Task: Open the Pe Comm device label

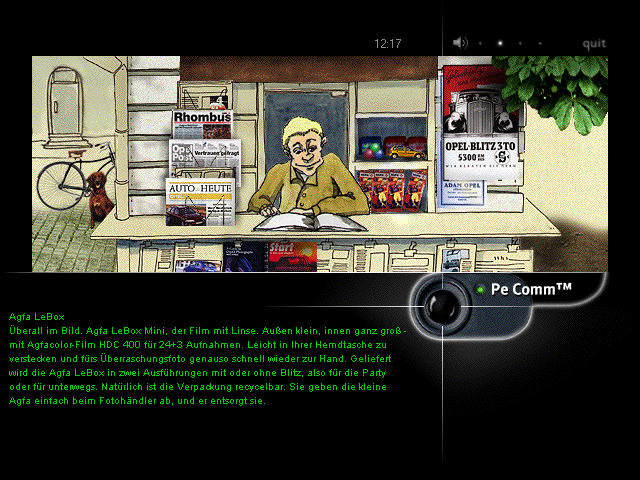Action: click(x=531, y=289)
